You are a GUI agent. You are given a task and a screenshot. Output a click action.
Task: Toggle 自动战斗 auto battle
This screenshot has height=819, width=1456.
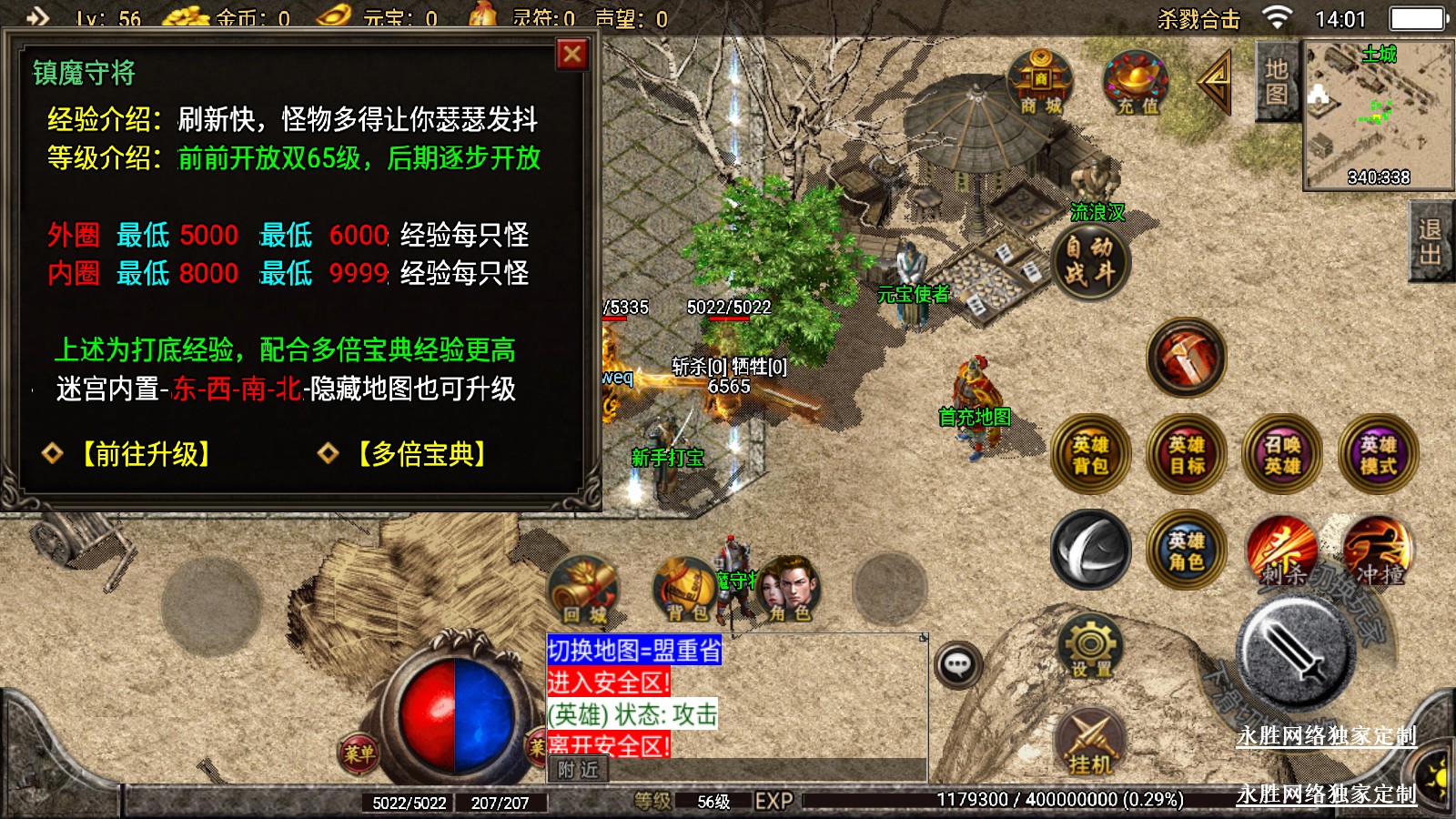click(1089, 260)
